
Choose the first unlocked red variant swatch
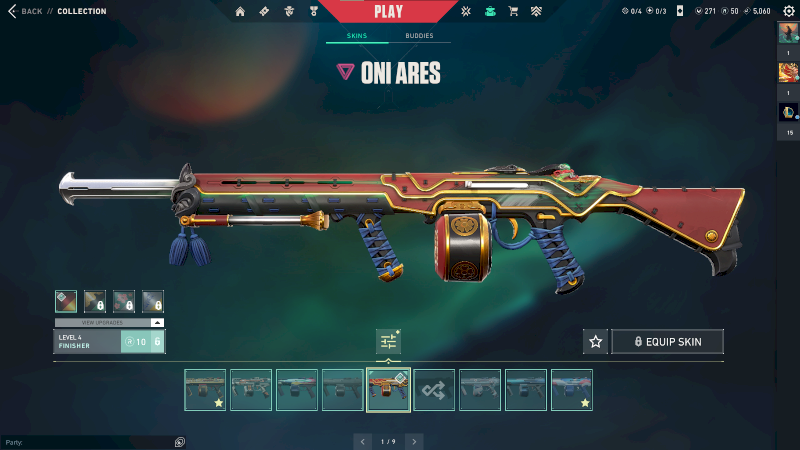click(x=65, y=300)
